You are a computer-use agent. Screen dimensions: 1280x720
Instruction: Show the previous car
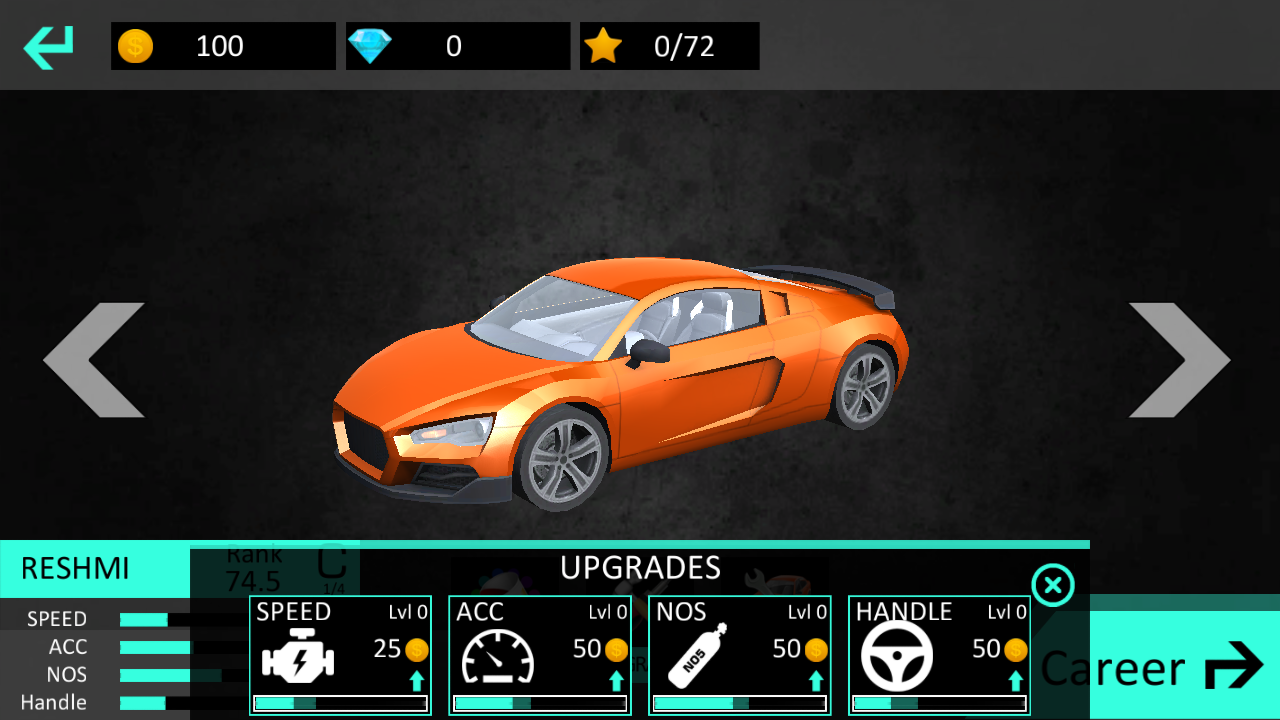click(94, 360)
